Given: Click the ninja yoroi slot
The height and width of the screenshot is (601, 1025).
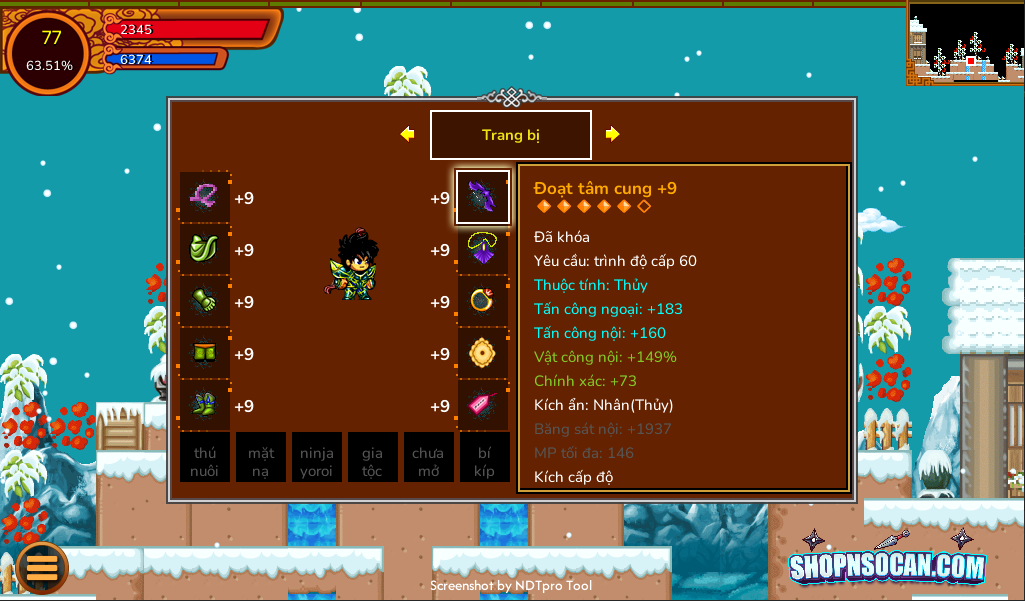Looking at the screenshot, I should pyautogui.click(x=317, y=458).
